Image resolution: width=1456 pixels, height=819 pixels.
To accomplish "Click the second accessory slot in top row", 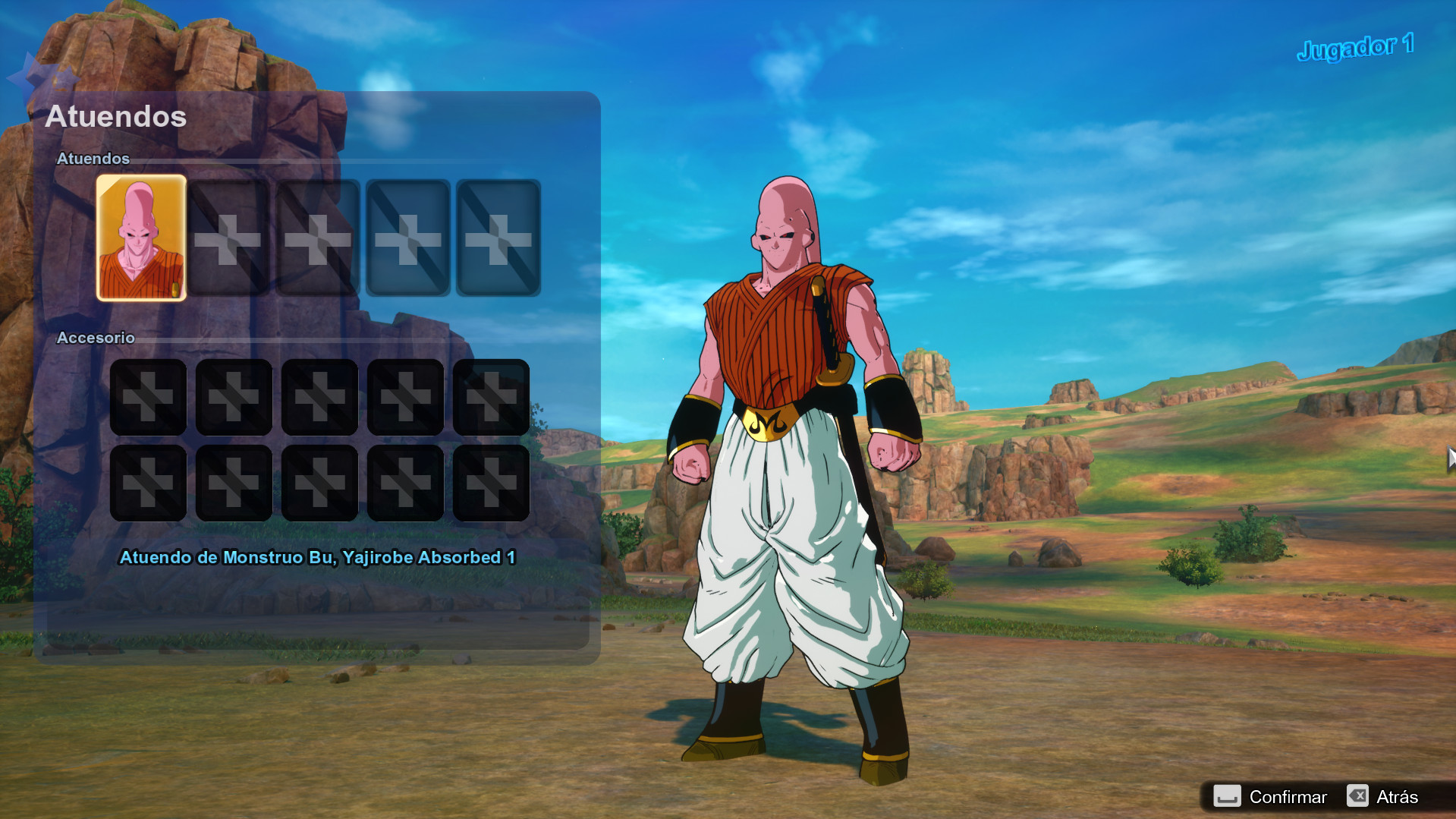I will pos(234,396).
